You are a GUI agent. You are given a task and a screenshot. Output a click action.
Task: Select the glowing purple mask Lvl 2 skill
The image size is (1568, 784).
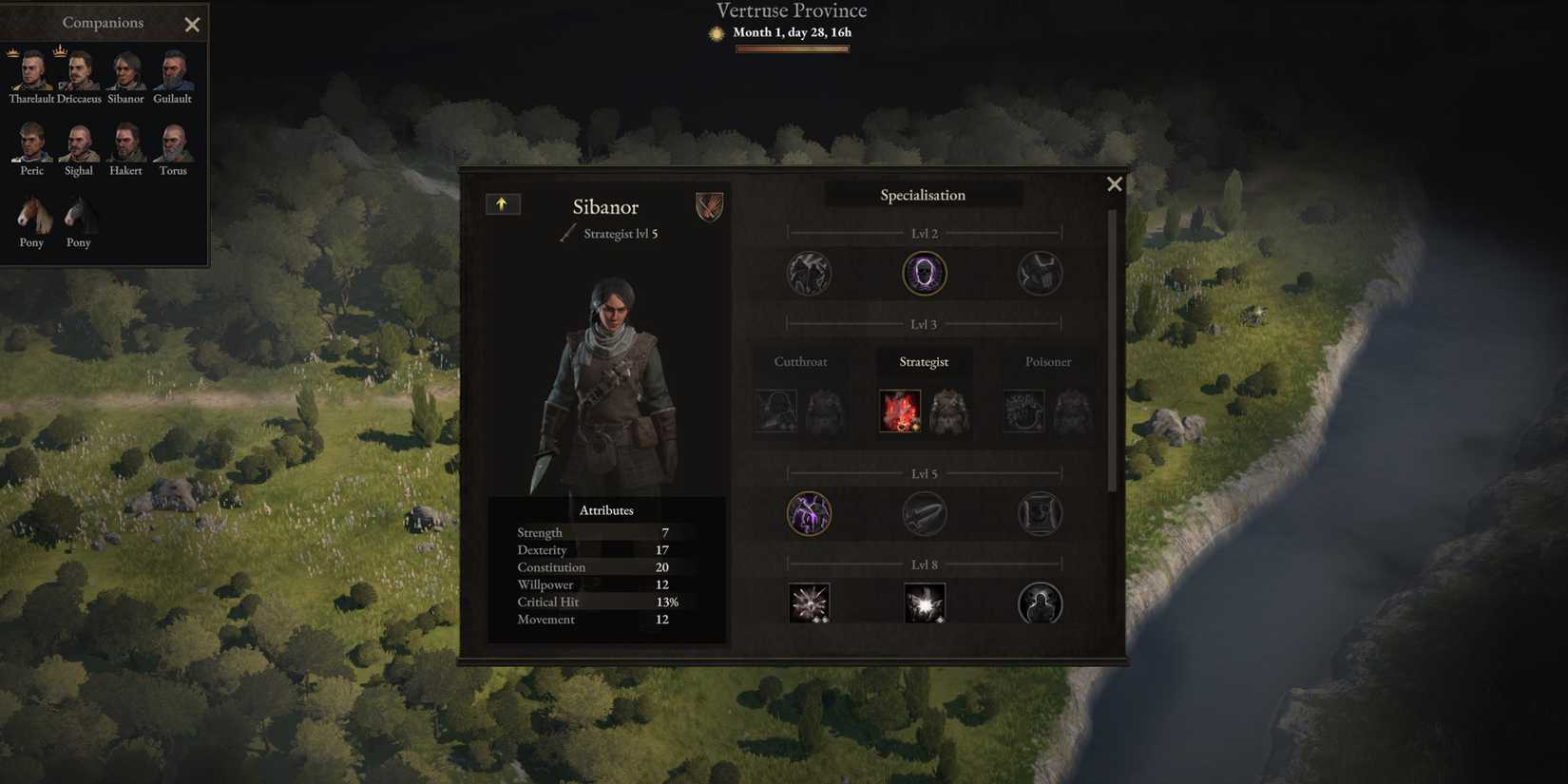924,273
